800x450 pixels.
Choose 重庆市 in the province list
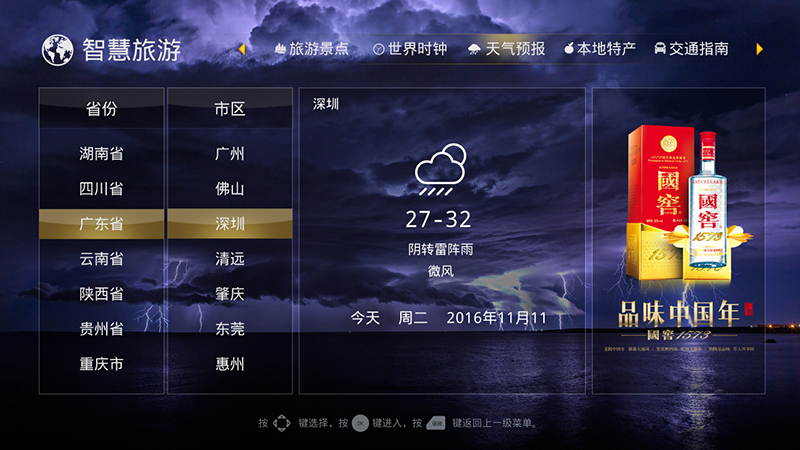[101, 364]
